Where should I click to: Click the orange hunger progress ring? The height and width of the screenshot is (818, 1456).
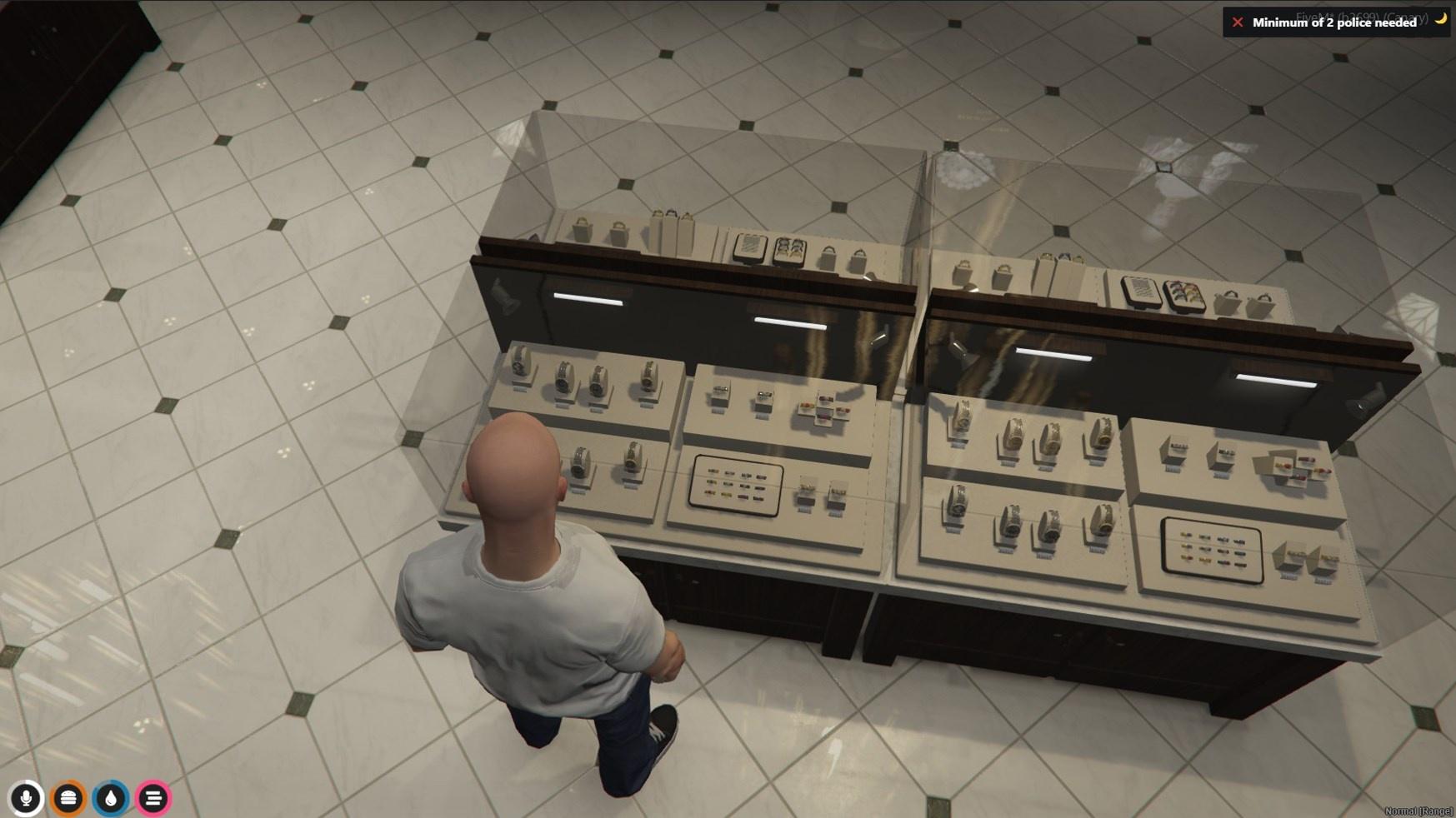(68, 797)
